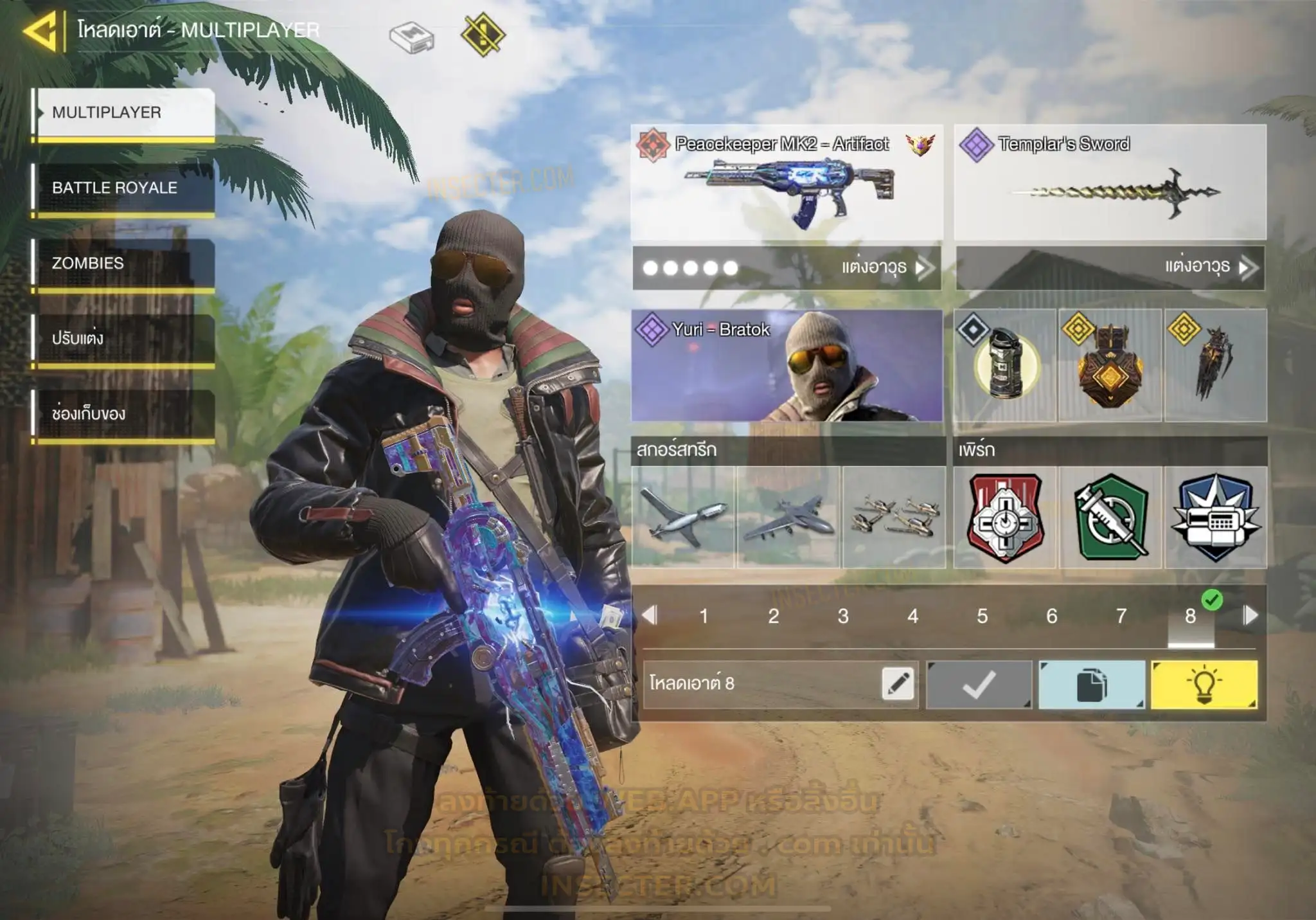Screen dimensions: 1316x920
Task: Open the yellow lightbulb recommendations button
Action: tap(1204, 685)
